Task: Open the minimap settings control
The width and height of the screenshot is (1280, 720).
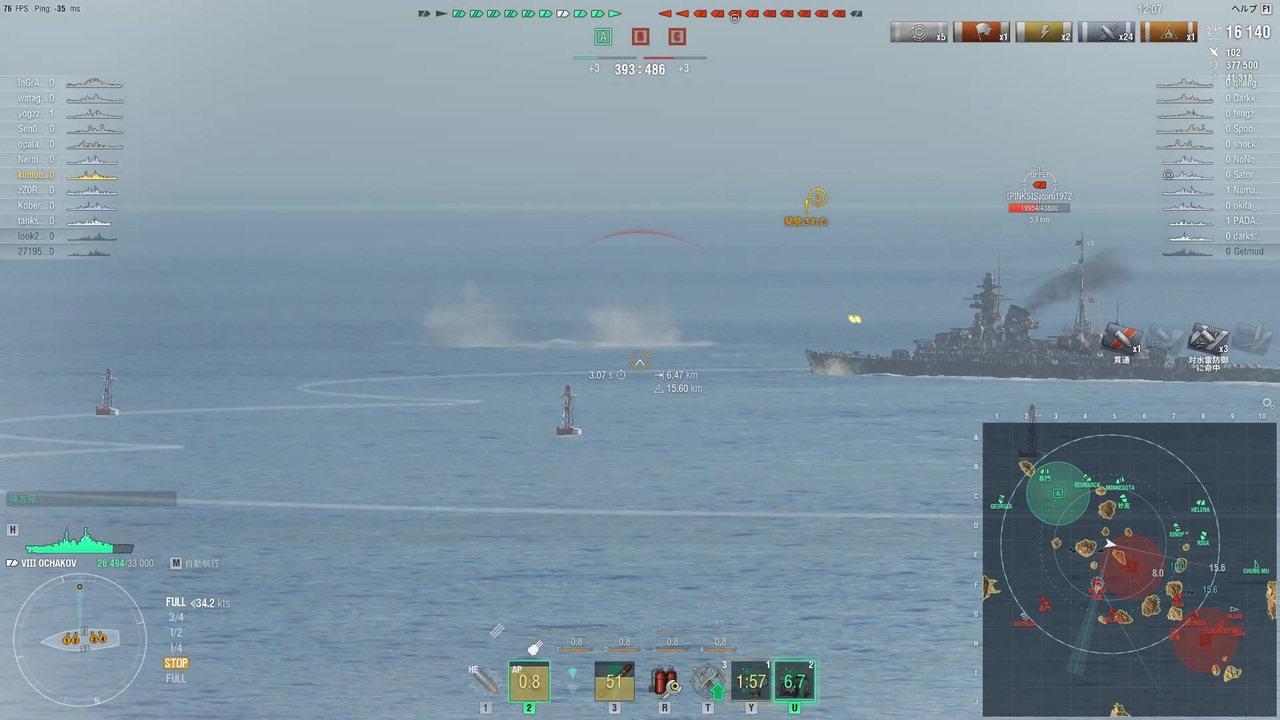Action: 1267,403
